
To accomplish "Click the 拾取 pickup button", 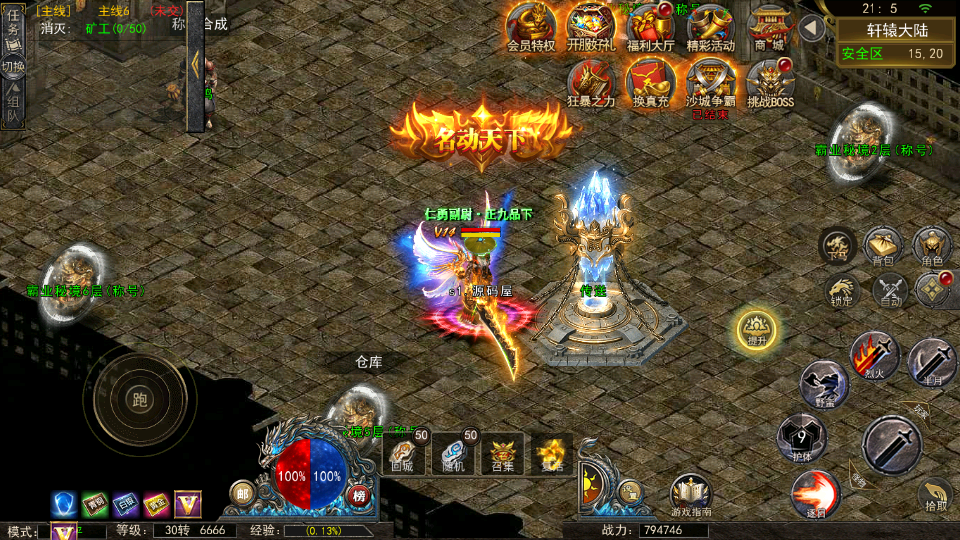I will click(x=934, y=496).
